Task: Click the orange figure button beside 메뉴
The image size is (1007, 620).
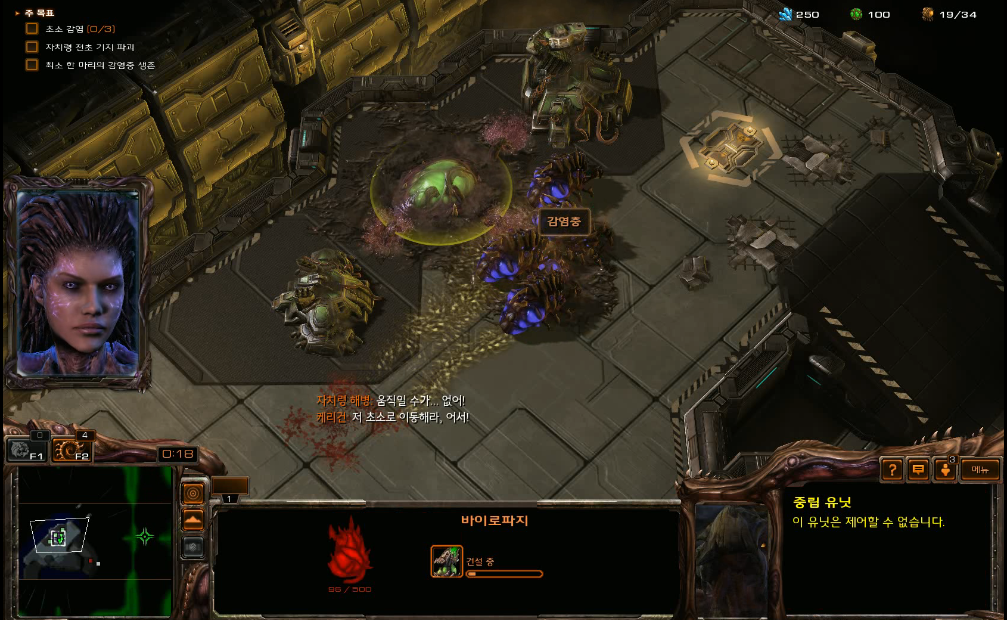Action: click(944, 469)
